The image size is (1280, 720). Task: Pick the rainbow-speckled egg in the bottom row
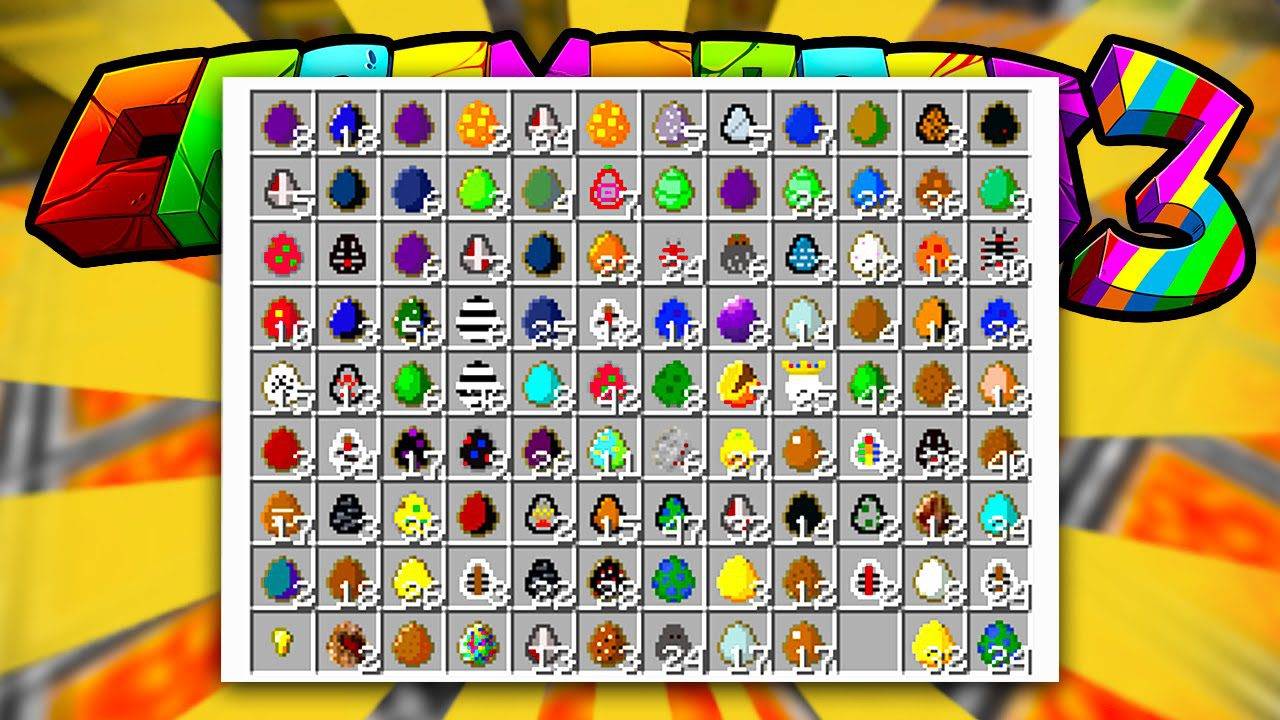pyautogui.click(x=480, y=640)
